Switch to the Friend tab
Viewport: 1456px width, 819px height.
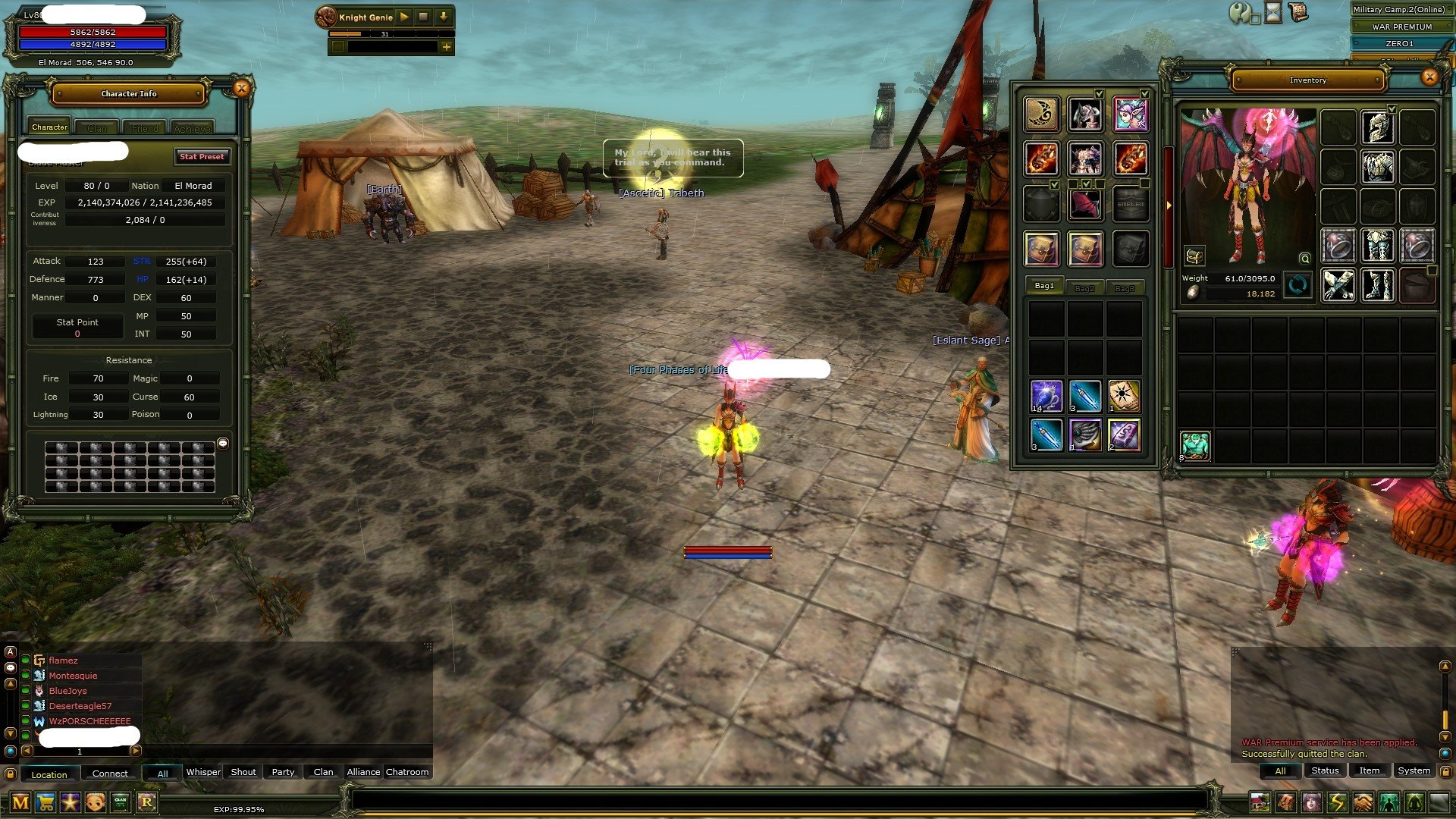coord(145,128)
